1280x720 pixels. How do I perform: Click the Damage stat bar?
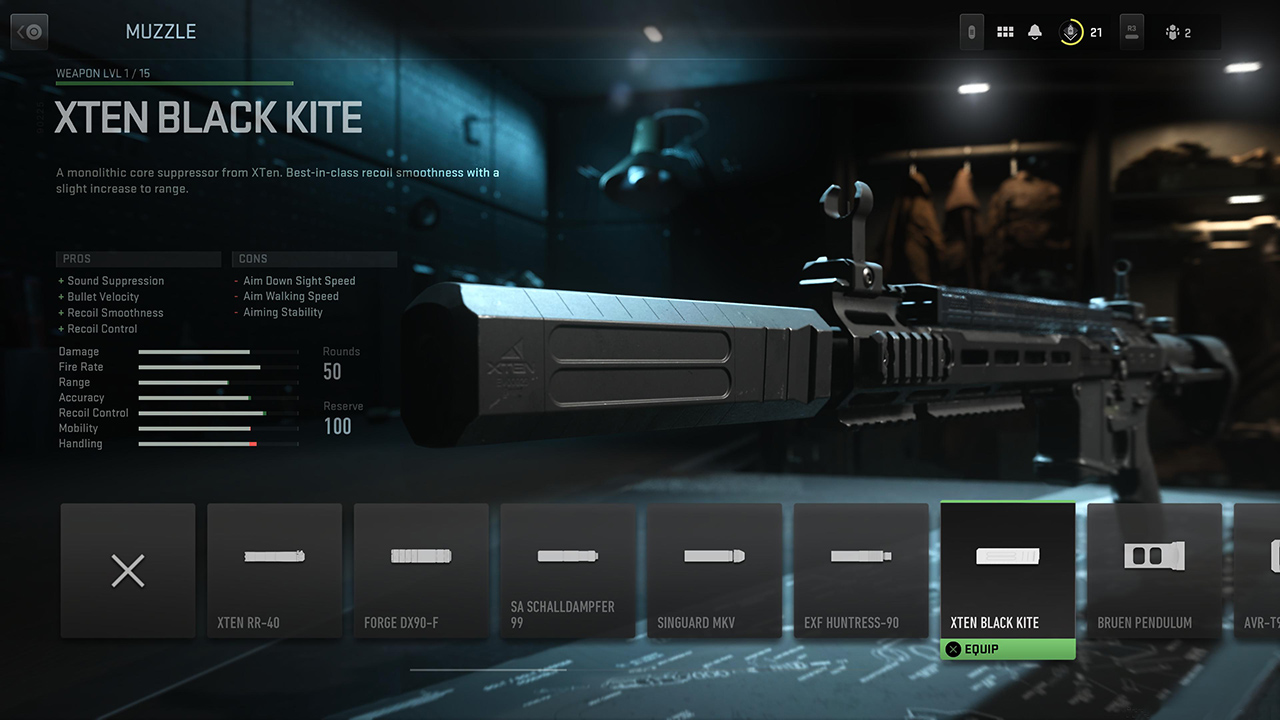[x=218, y=352]
